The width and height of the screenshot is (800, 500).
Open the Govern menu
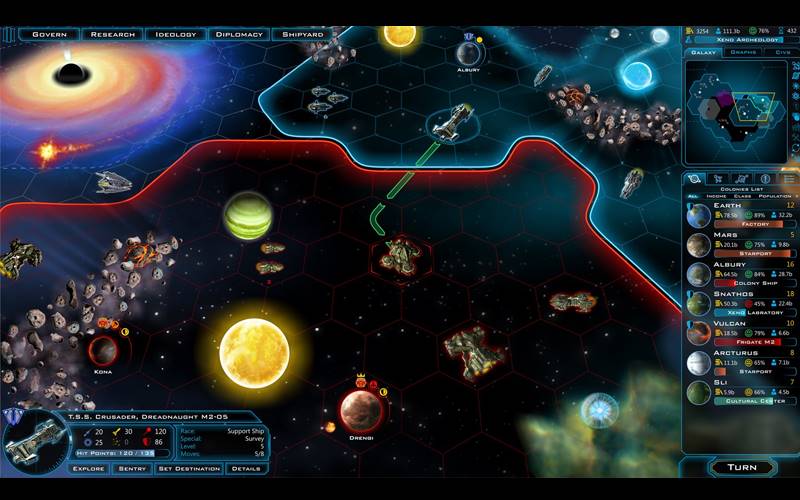click(x=49, y=34)
